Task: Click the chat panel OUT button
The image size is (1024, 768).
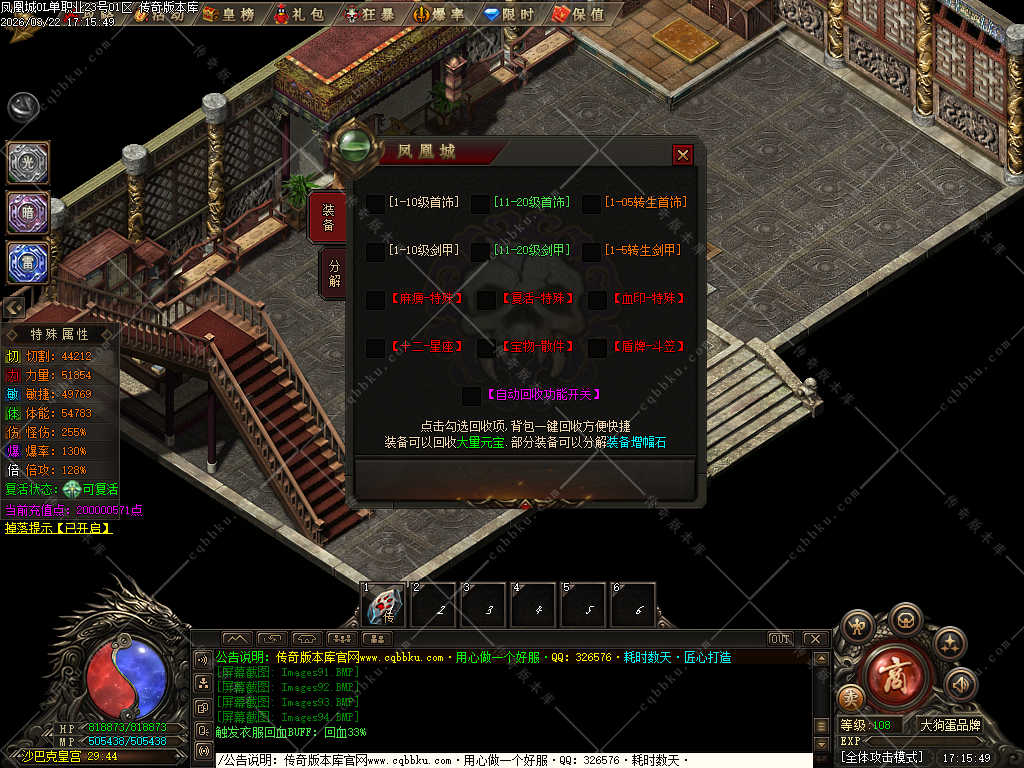Action: [780, 638]
